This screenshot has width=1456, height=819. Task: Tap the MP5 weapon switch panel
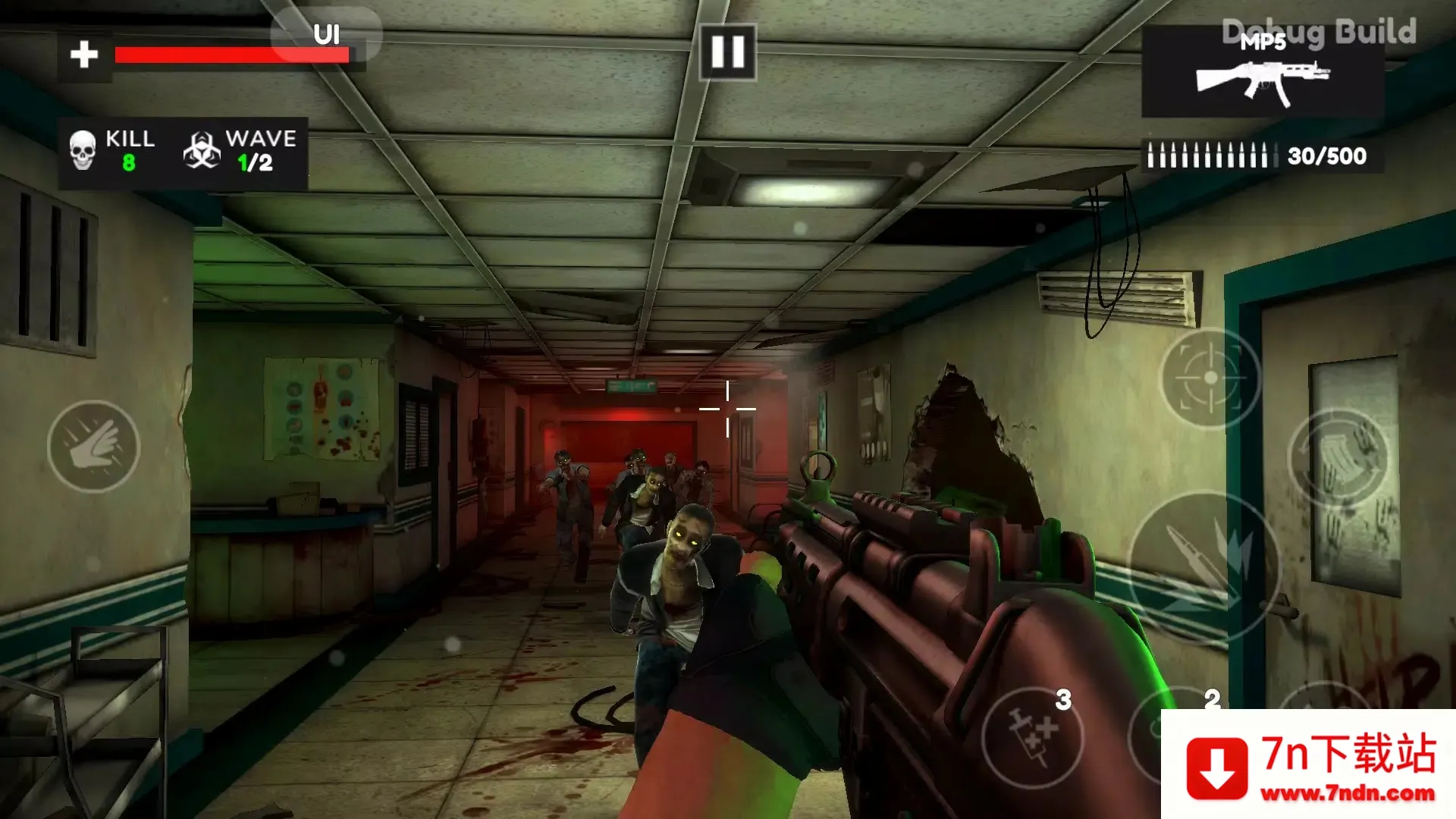tap(1262, 72)
